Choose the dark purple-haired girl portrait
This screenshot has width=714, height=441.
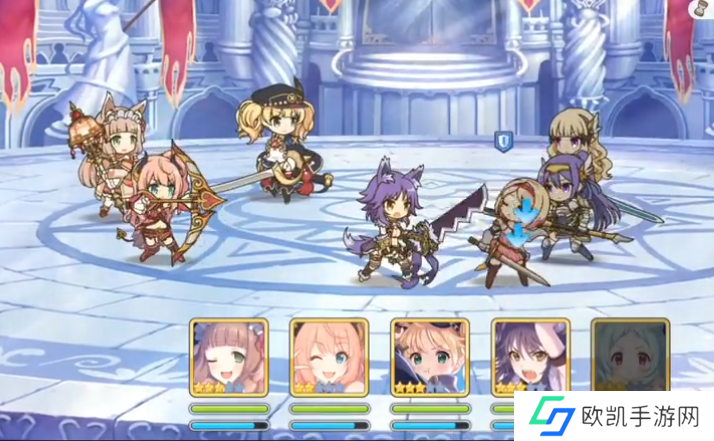[x=530, y=356]
